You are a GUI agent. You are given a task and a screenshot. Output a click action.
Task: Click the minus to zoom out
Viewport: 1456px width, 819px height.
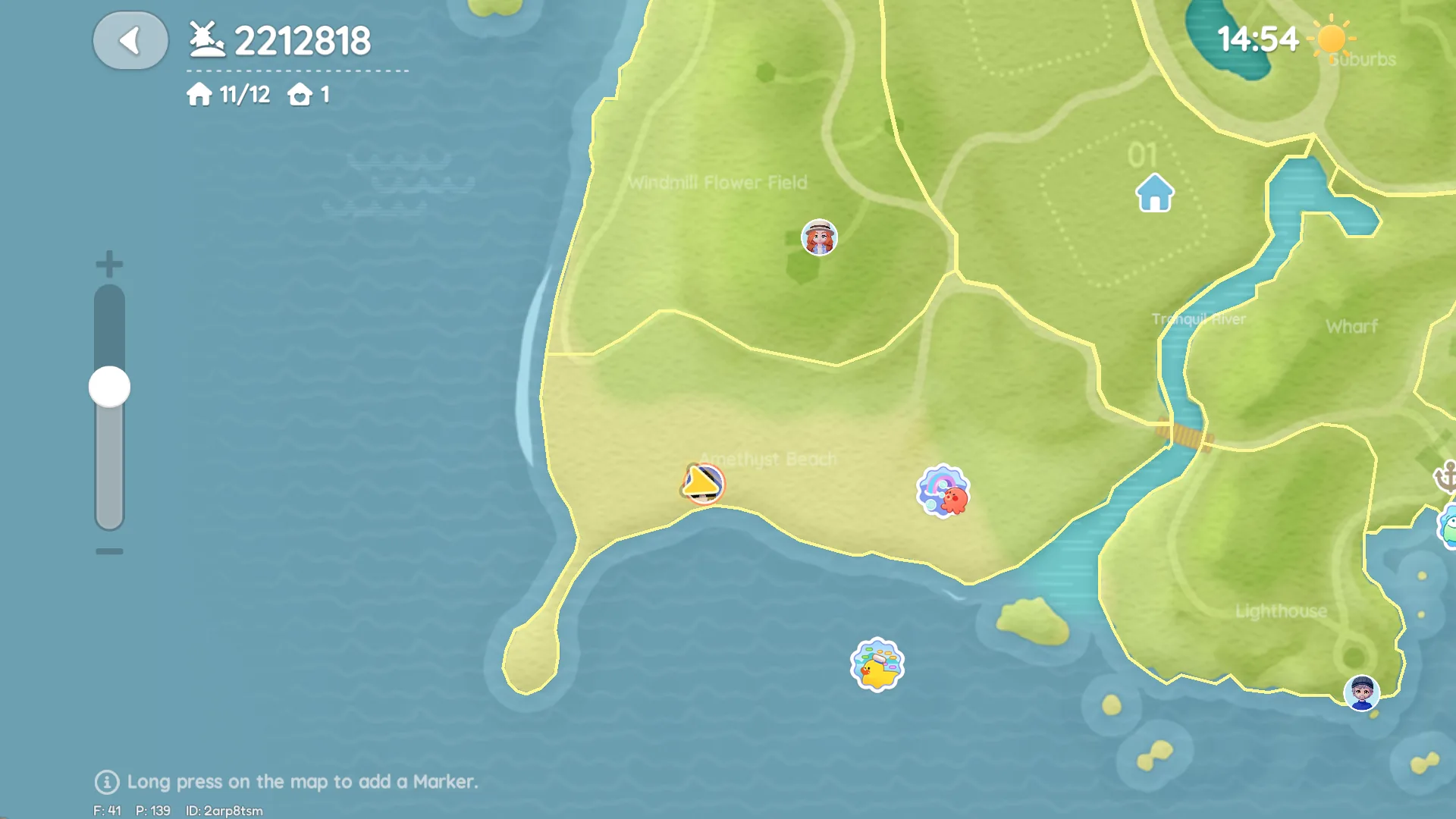[108, 551]
